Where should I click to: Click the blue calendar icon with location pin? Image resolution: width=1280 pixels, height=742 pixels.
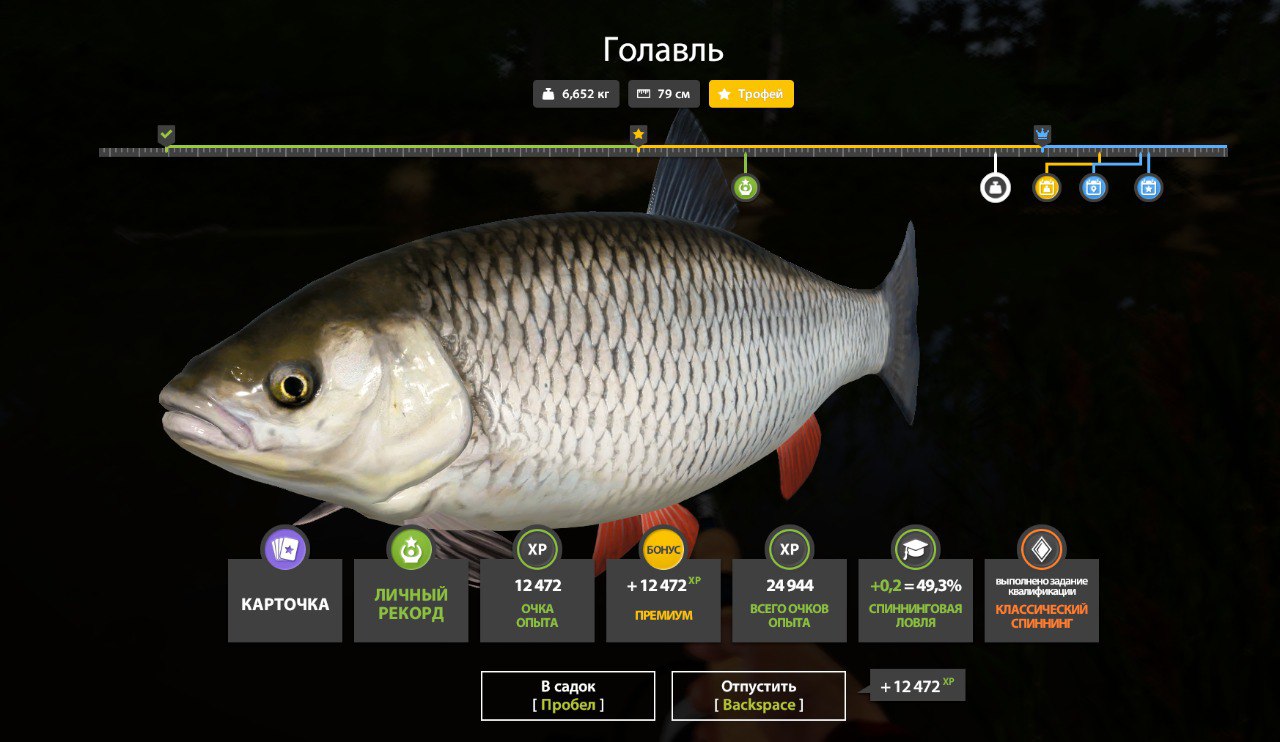pyautogui.click(x=1094, y=187)
